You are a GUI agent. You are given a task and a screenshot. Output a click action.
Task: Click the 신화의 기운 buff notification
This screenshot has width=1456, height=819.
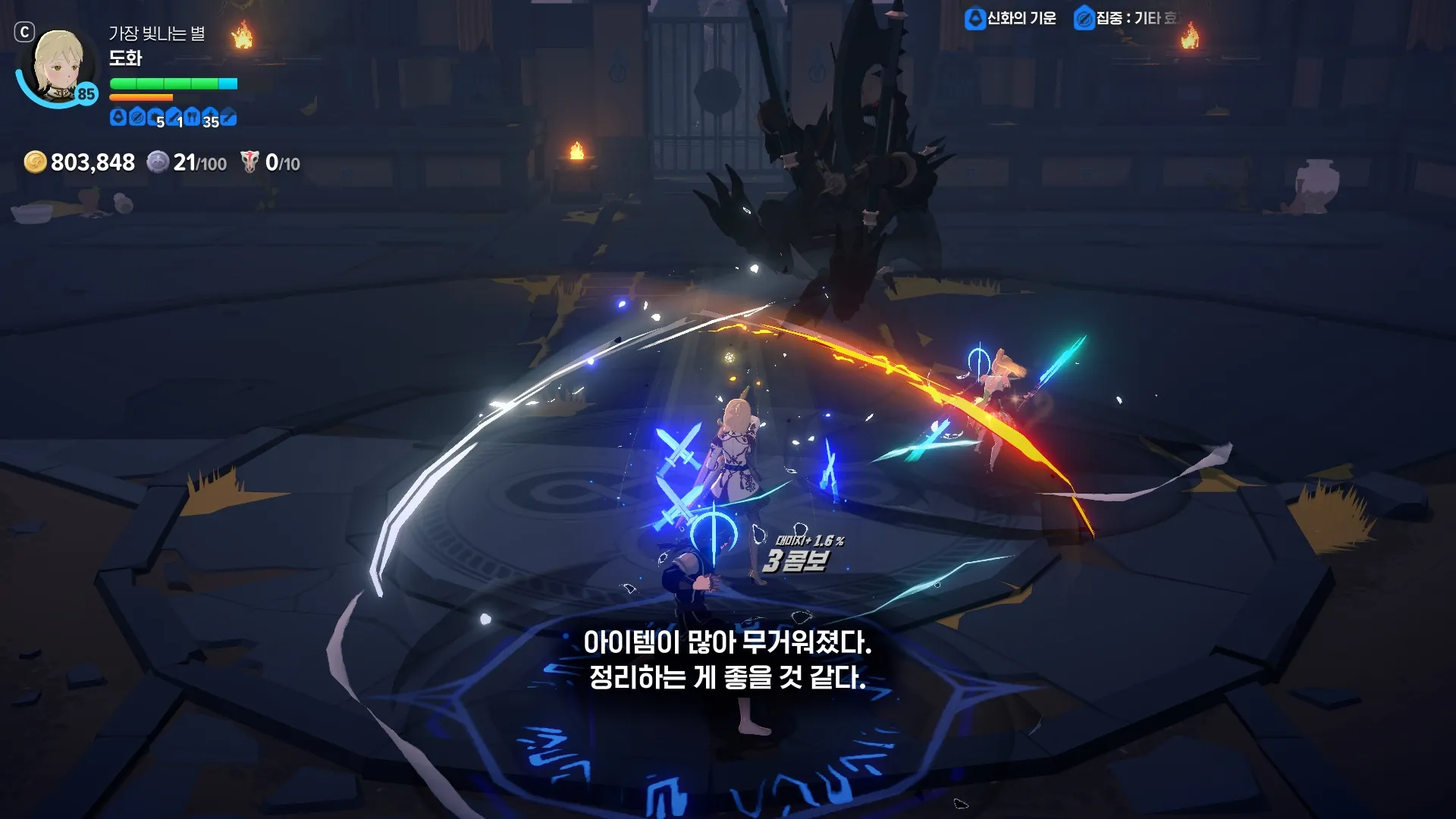click(1010, 18)
